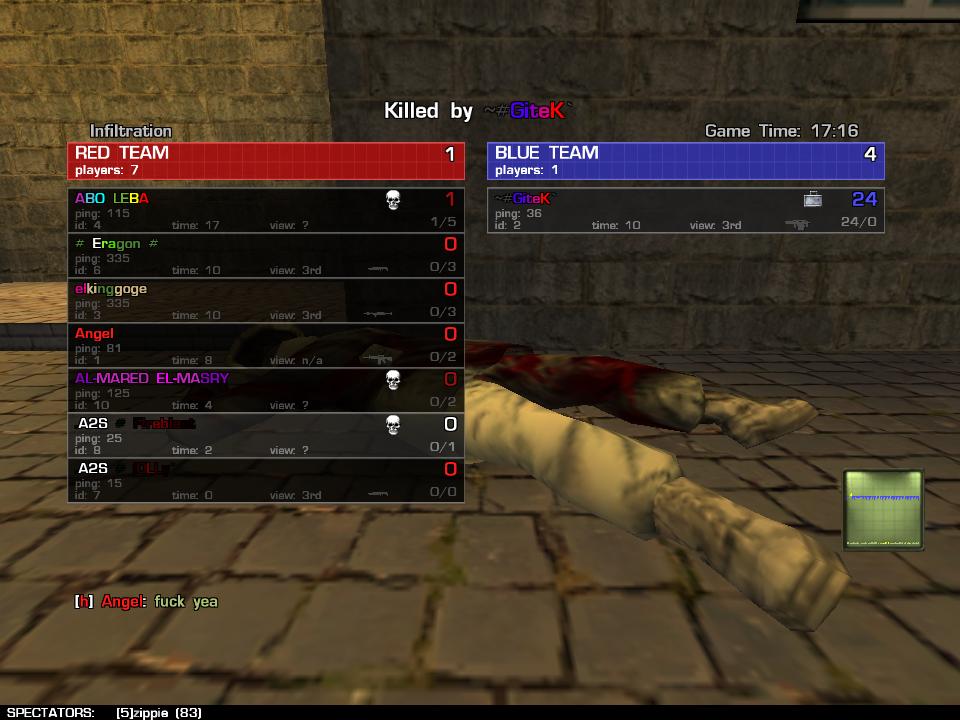Click Angel's chat message
This screenshot has width=960, height=720.
point(146,601)
